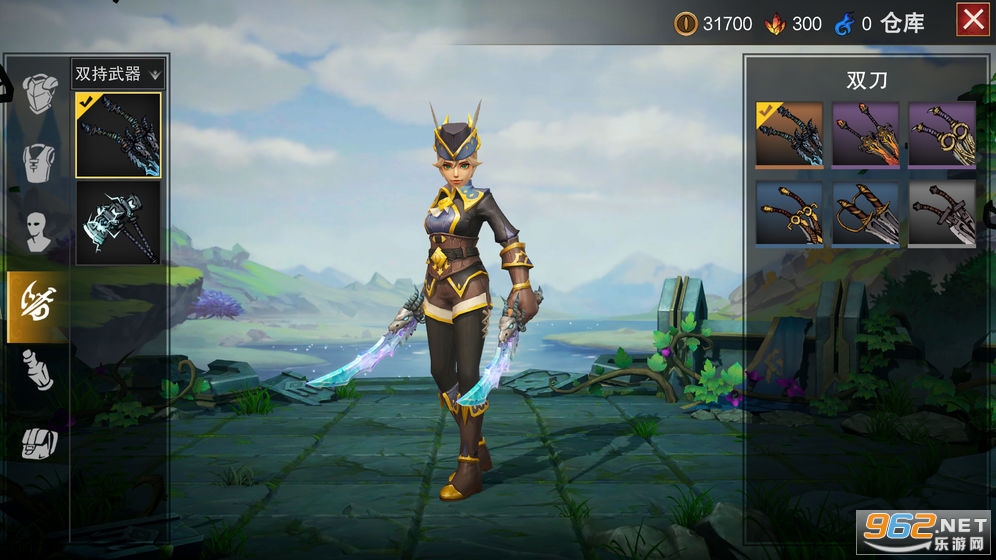
Task: Click the gold coin currency icon
Action: (685, 23)
